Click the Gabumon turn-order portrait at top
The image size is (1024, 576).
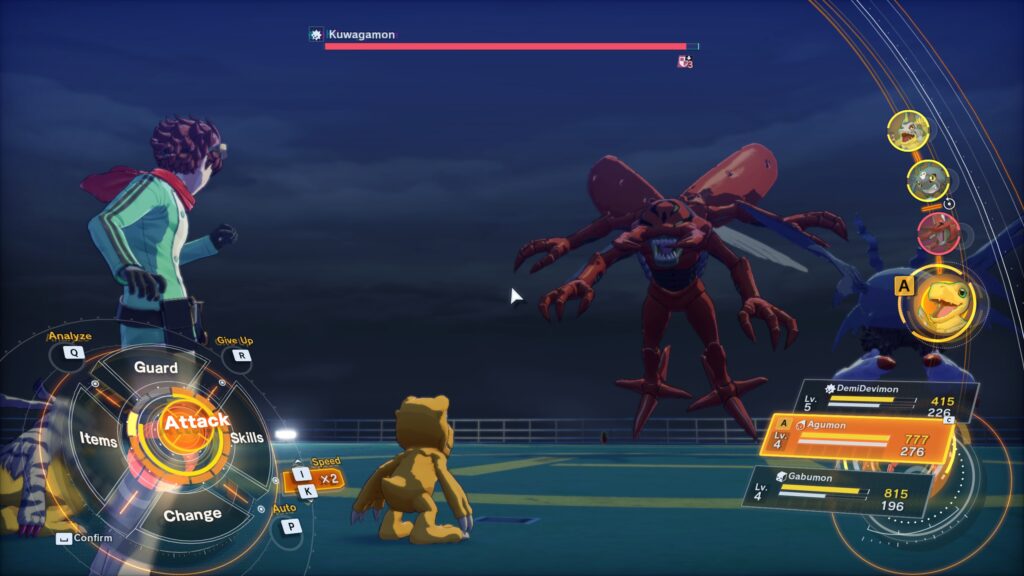(x=908, y=131)
